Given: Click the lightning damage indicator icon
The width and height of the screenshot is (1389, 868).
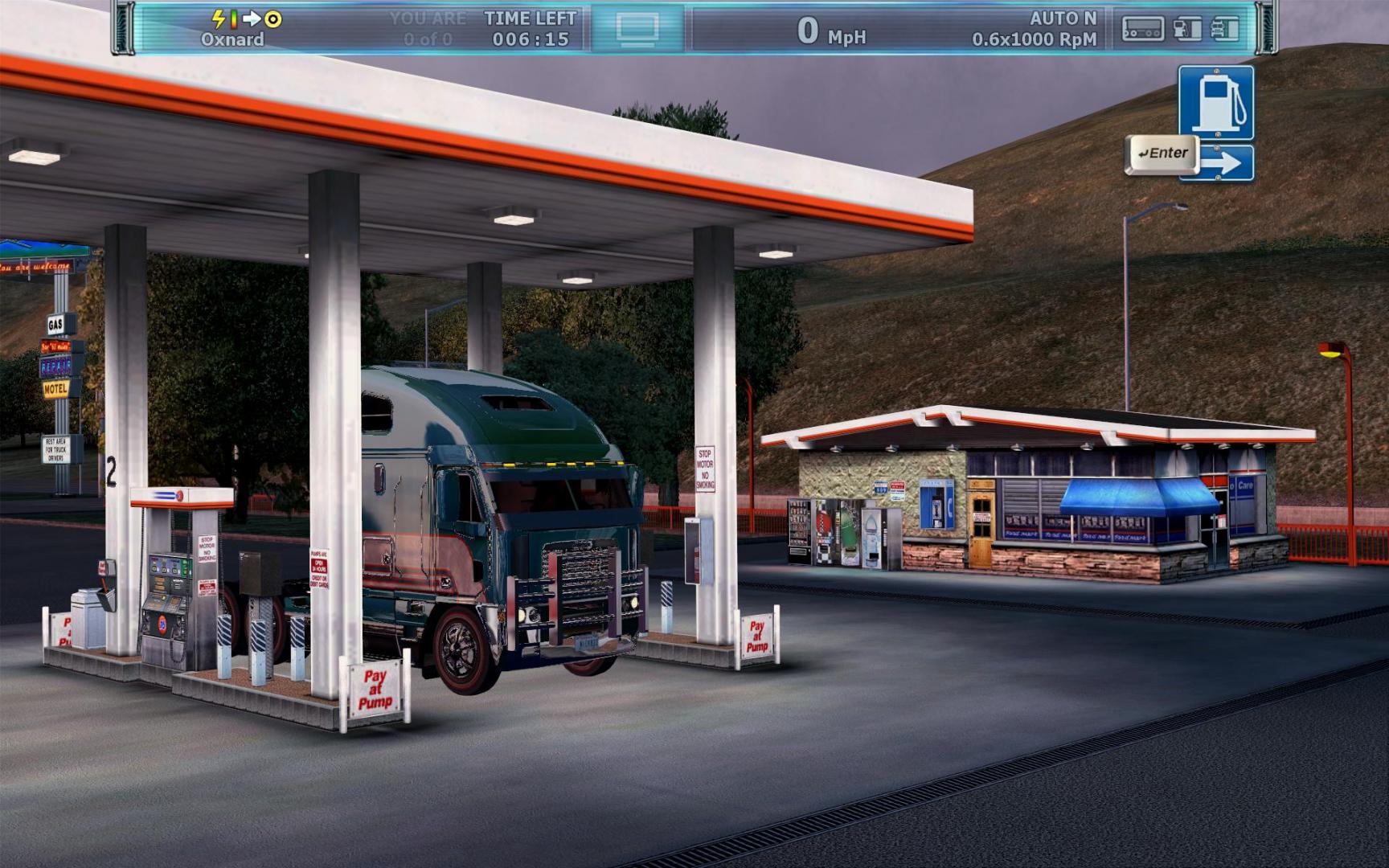Looking at the screenshot, I should tap(219, 19).
